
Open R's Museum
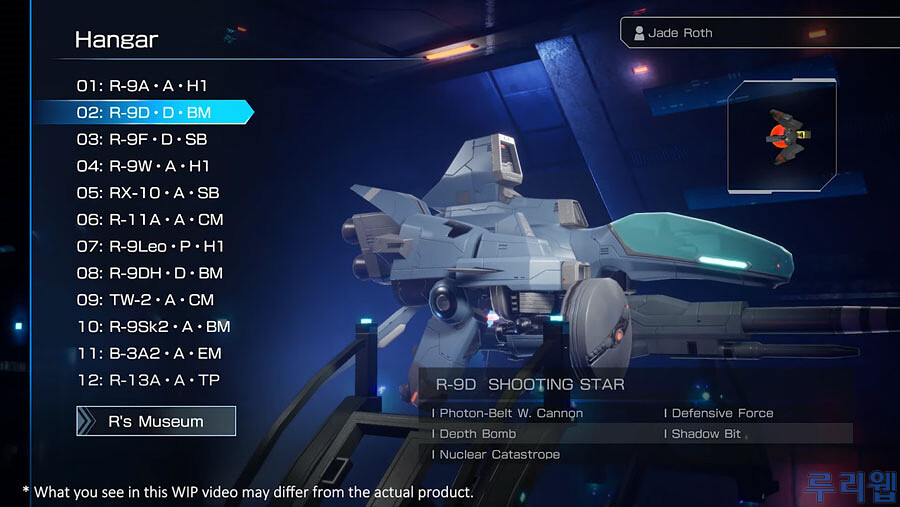tap(156, 422)
